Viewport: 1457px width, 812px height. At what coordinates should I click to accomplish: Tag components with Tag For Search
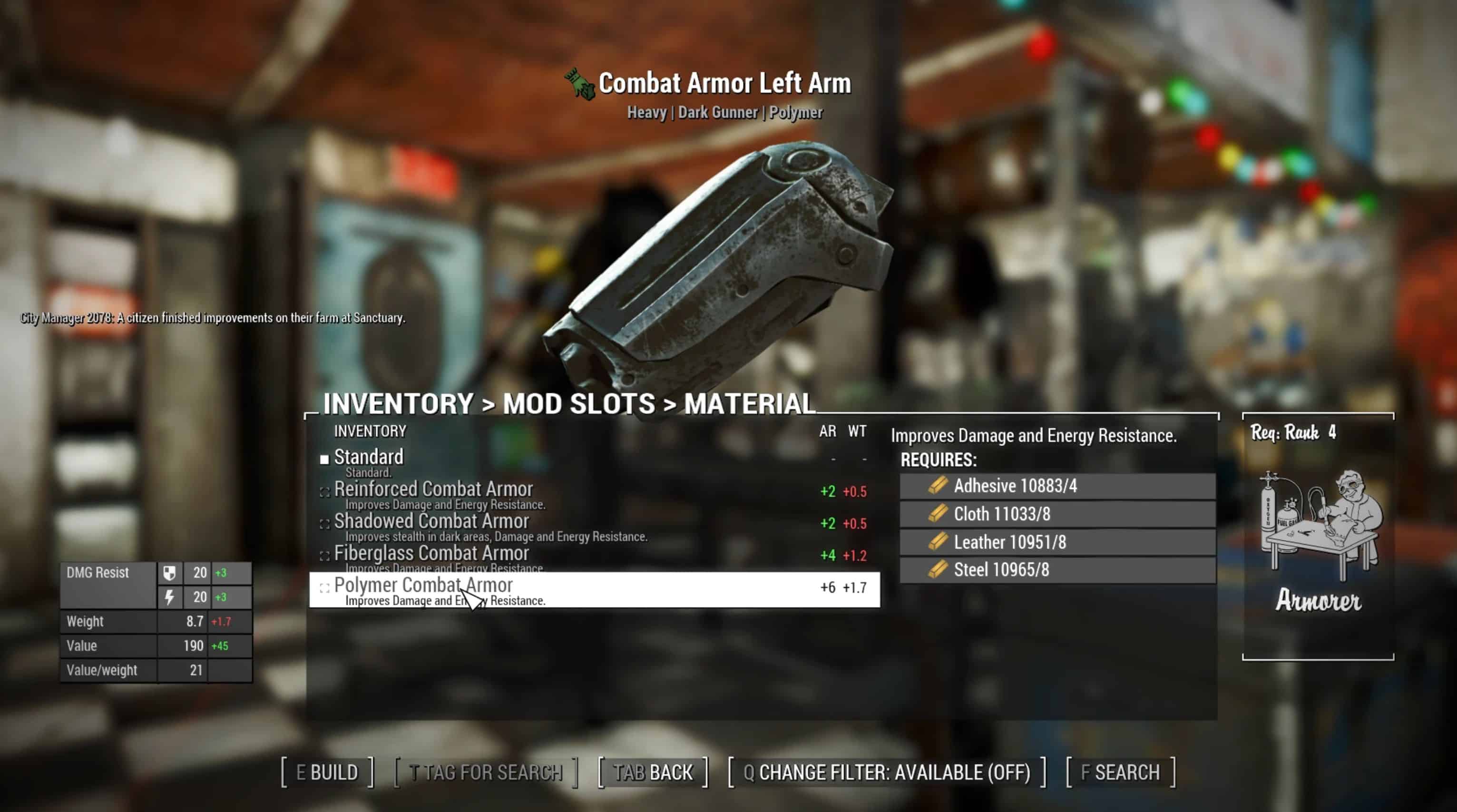pyautogui.click(x=486, y=772)
